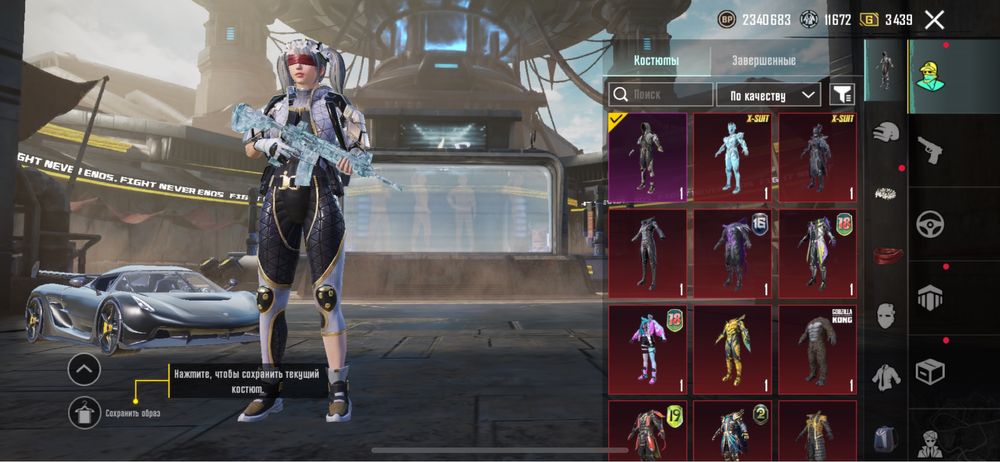Open the face mask category
Viewport: 1000px width, 462px height.
[x=885, y=316]
